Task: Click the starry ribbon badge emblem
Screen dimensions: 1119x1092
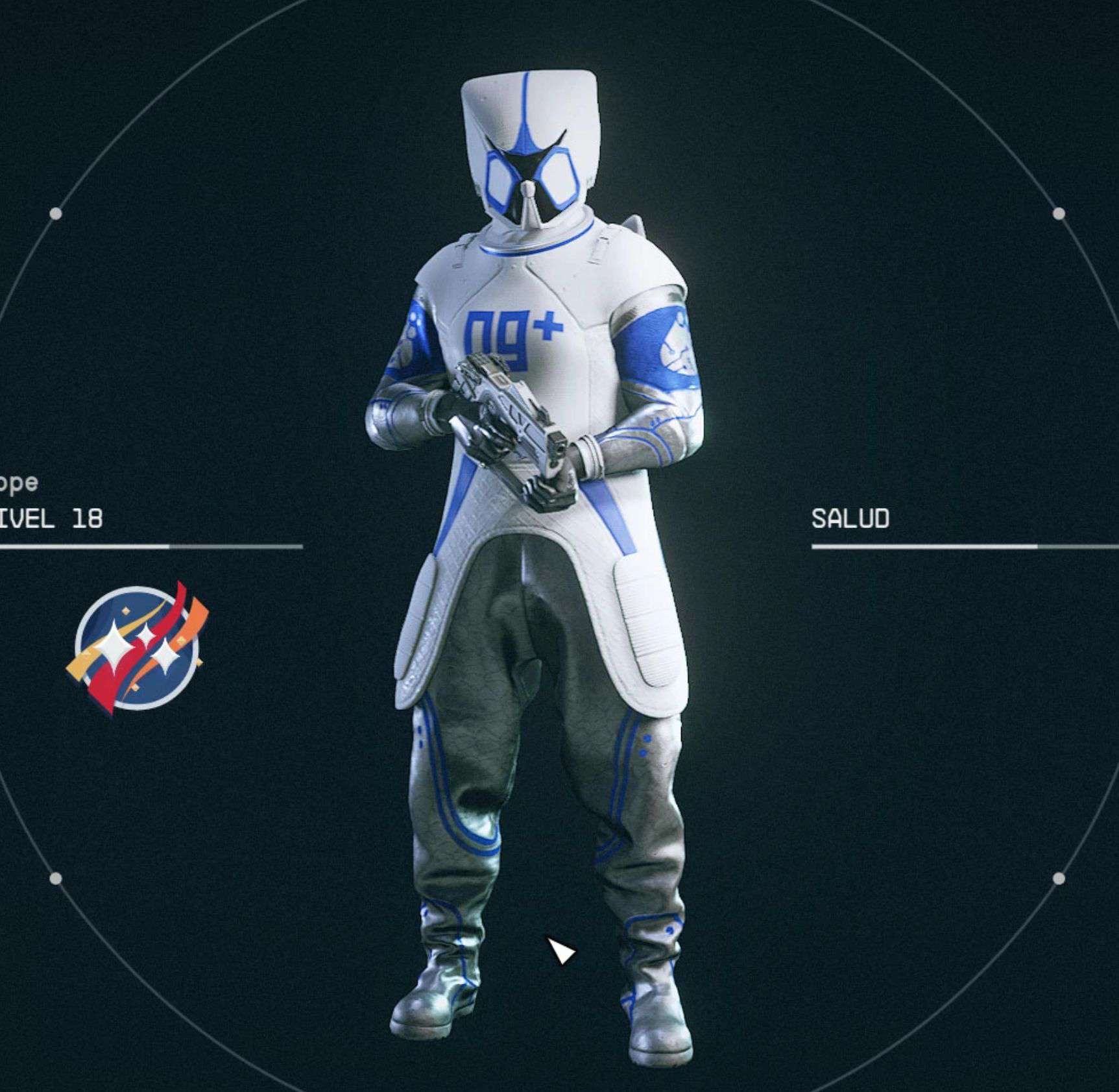Action: pyautogui.click(x=138, y=648)
